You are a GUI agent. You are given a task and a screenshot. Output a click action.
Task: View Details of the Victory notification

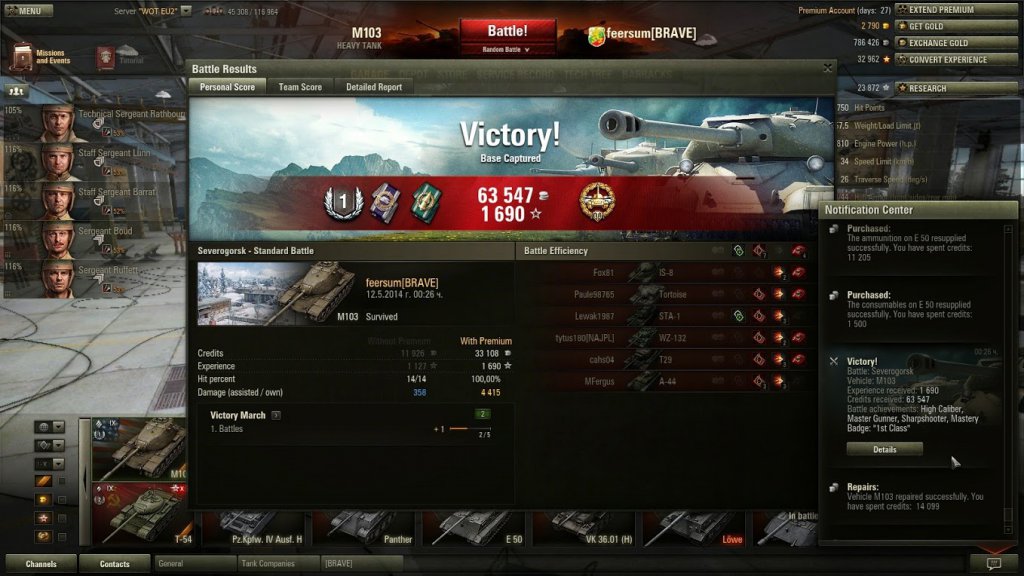884,450
